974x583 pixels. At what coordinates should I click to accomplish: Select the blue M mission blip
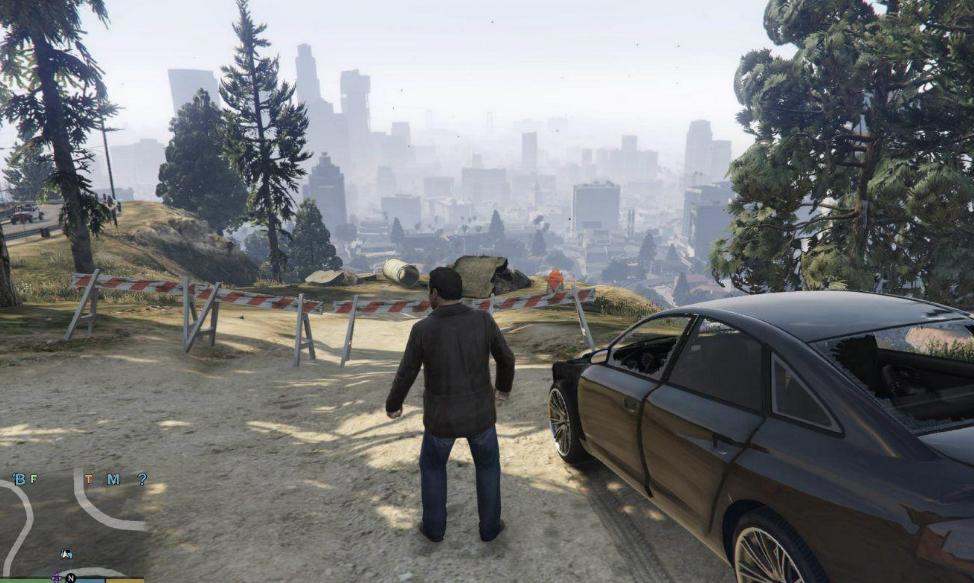(113, 479)
